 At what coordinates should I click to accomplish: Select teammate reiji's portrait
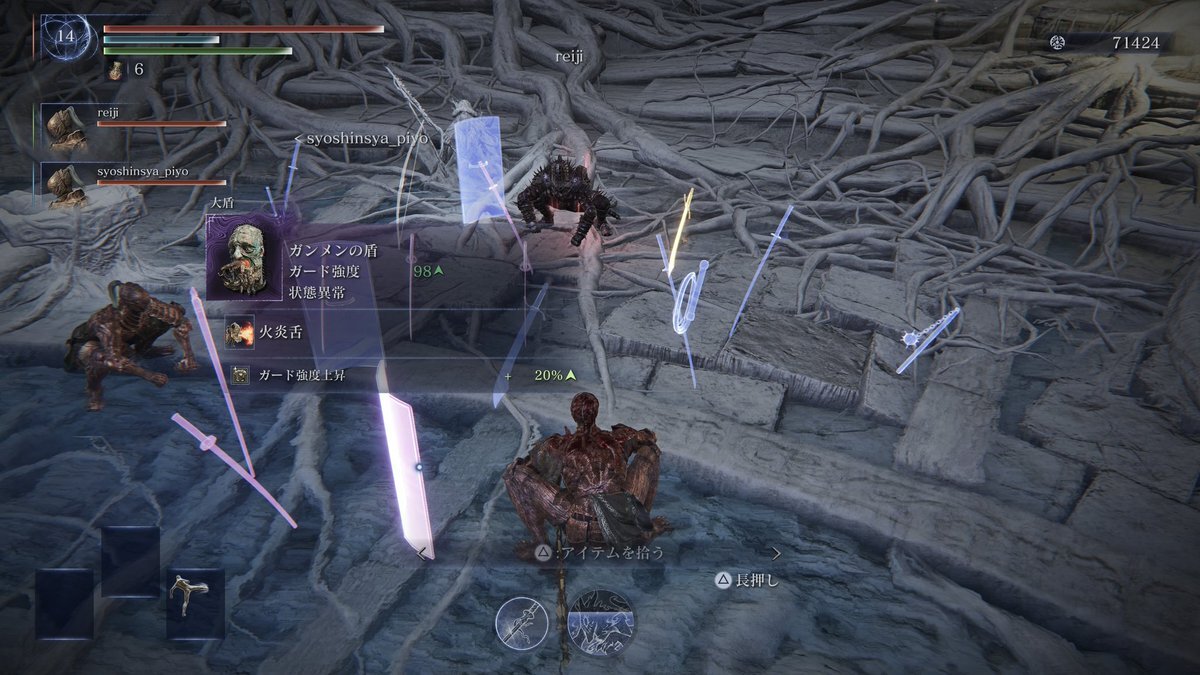point(68,129)
